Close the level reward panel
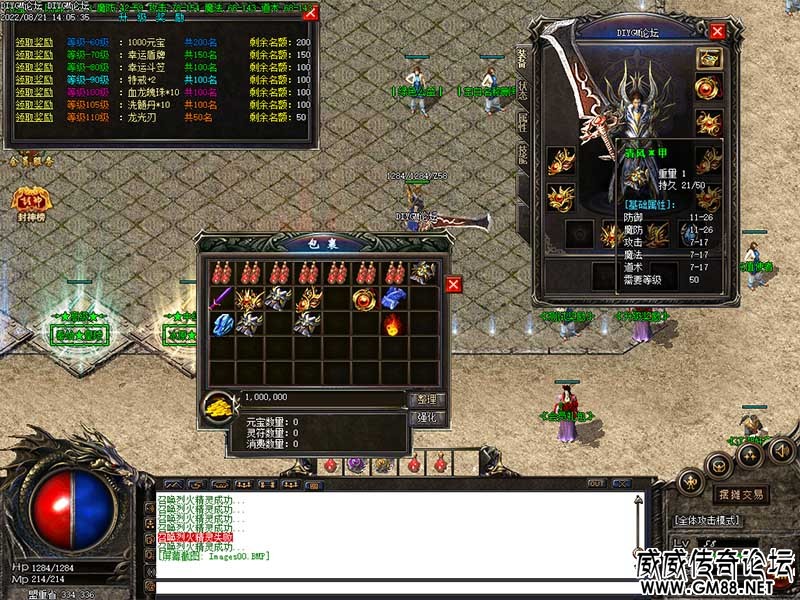The image size is (800, 600). pos(310,13)
